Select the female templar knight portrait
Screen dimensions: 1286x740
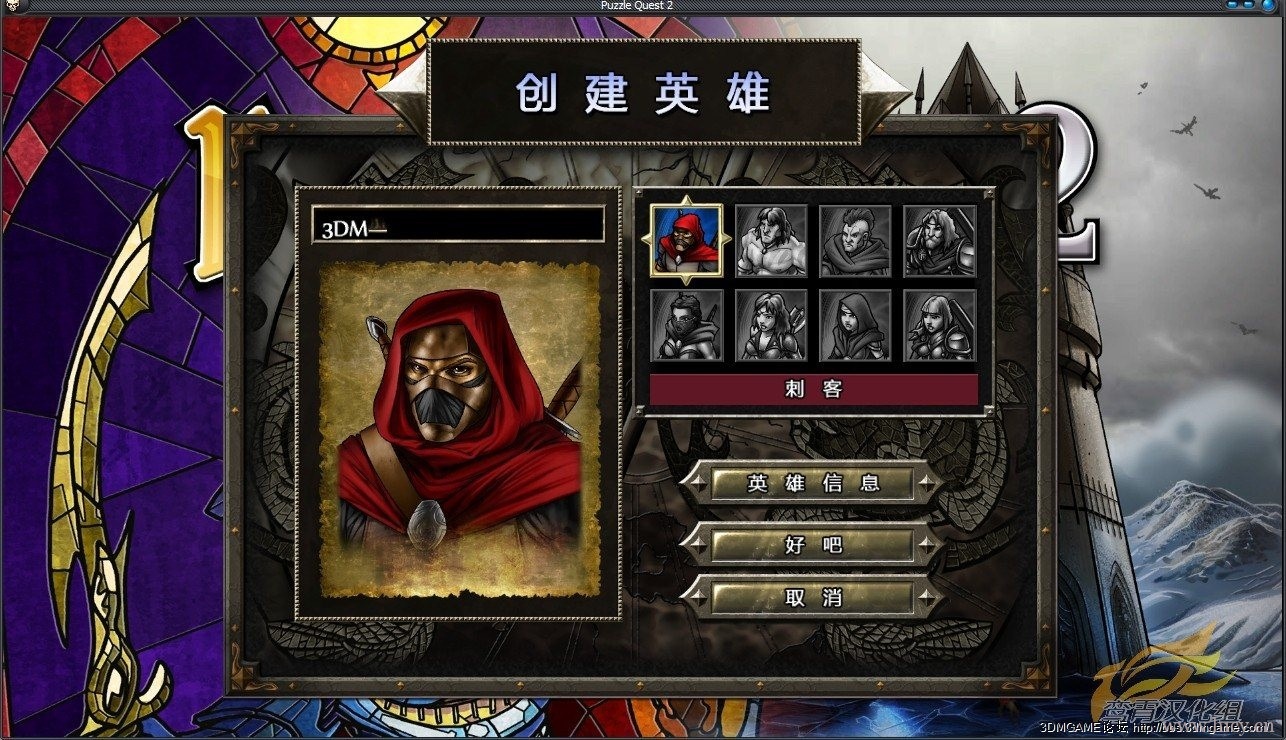[x=938, y=325]
